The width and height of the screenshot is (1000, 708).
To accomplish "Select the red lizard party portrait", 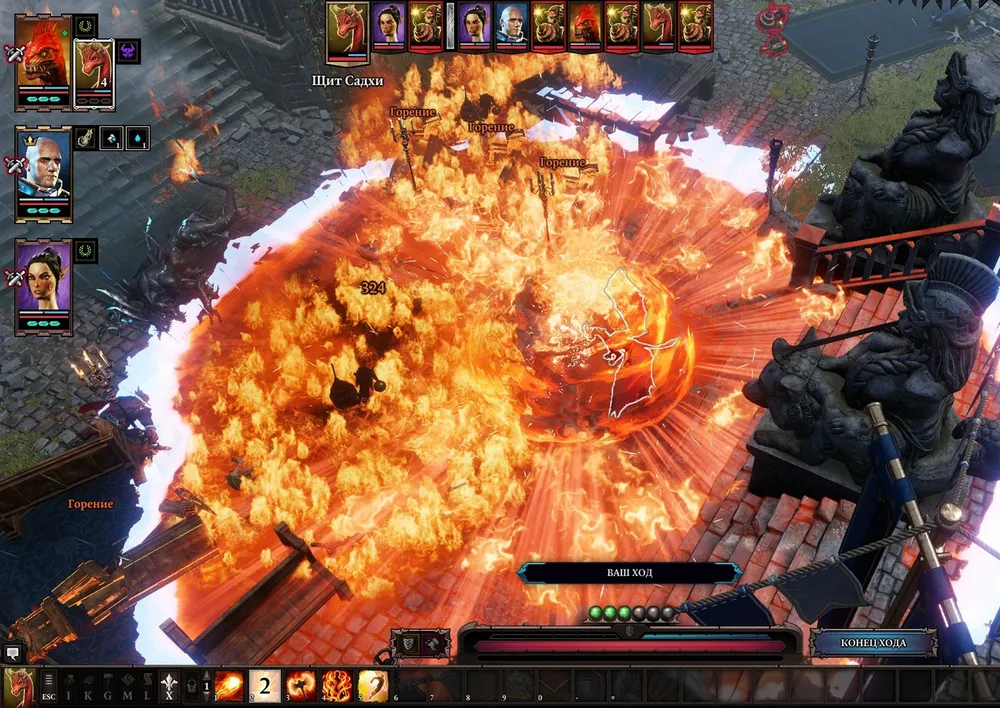I will coord(43,60).
